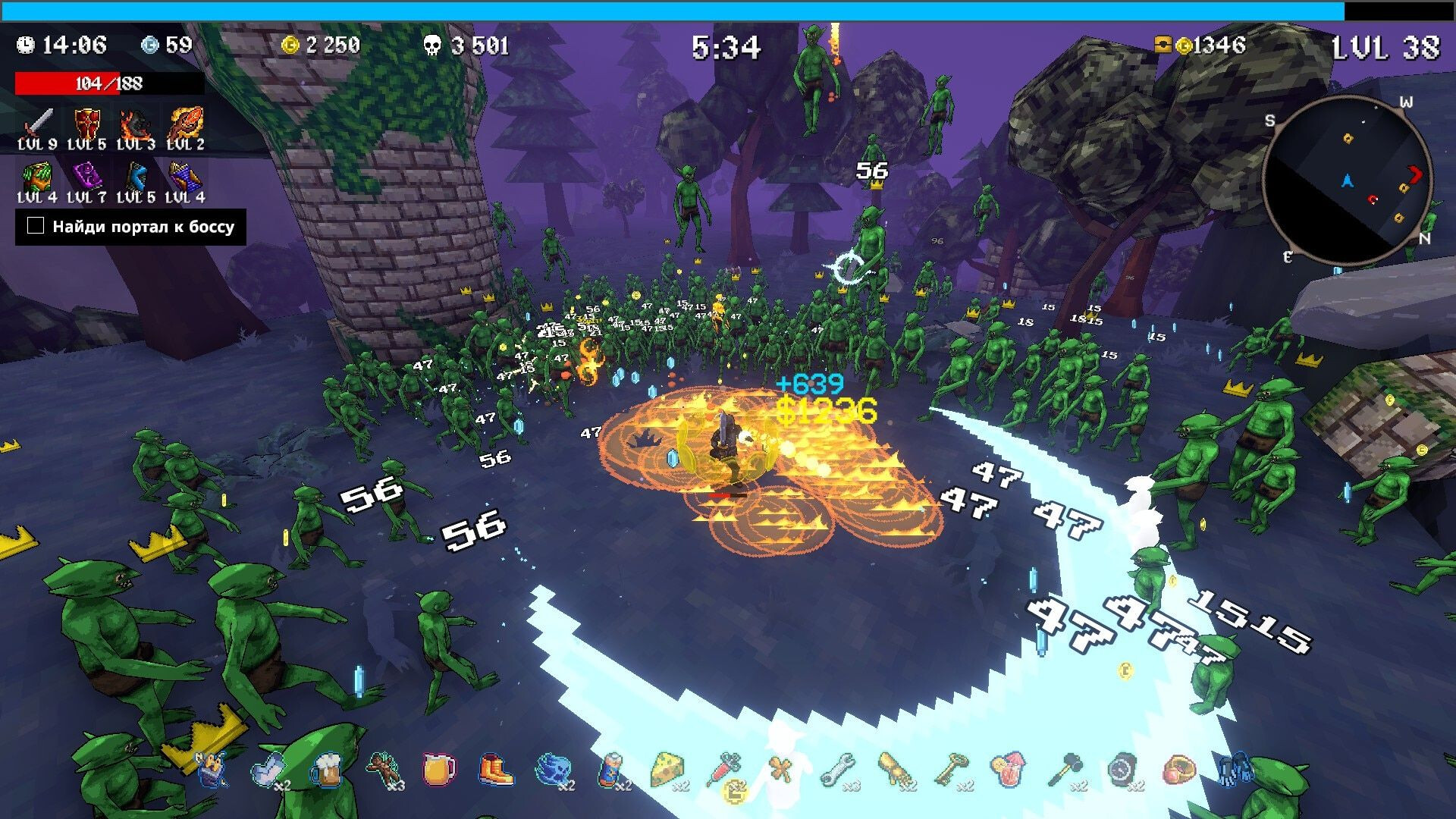Choose the green leafy tome icon

(37, 177)
